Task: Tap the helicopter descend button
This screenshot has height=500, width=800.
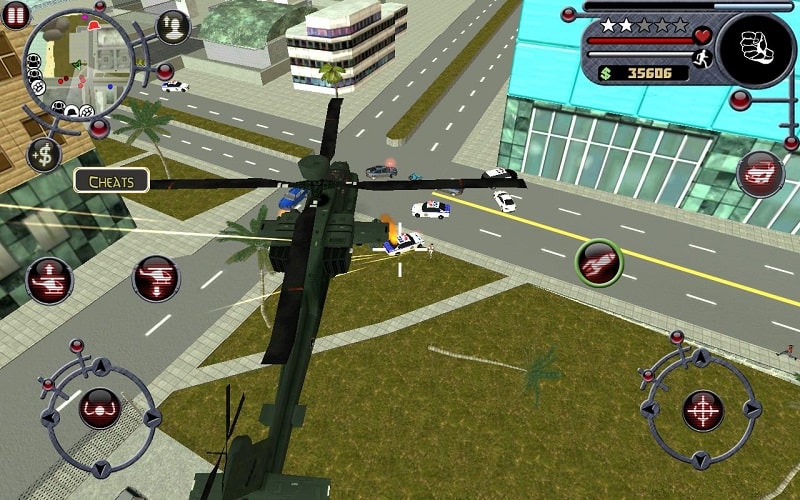Action: click(x=156, y=278)
